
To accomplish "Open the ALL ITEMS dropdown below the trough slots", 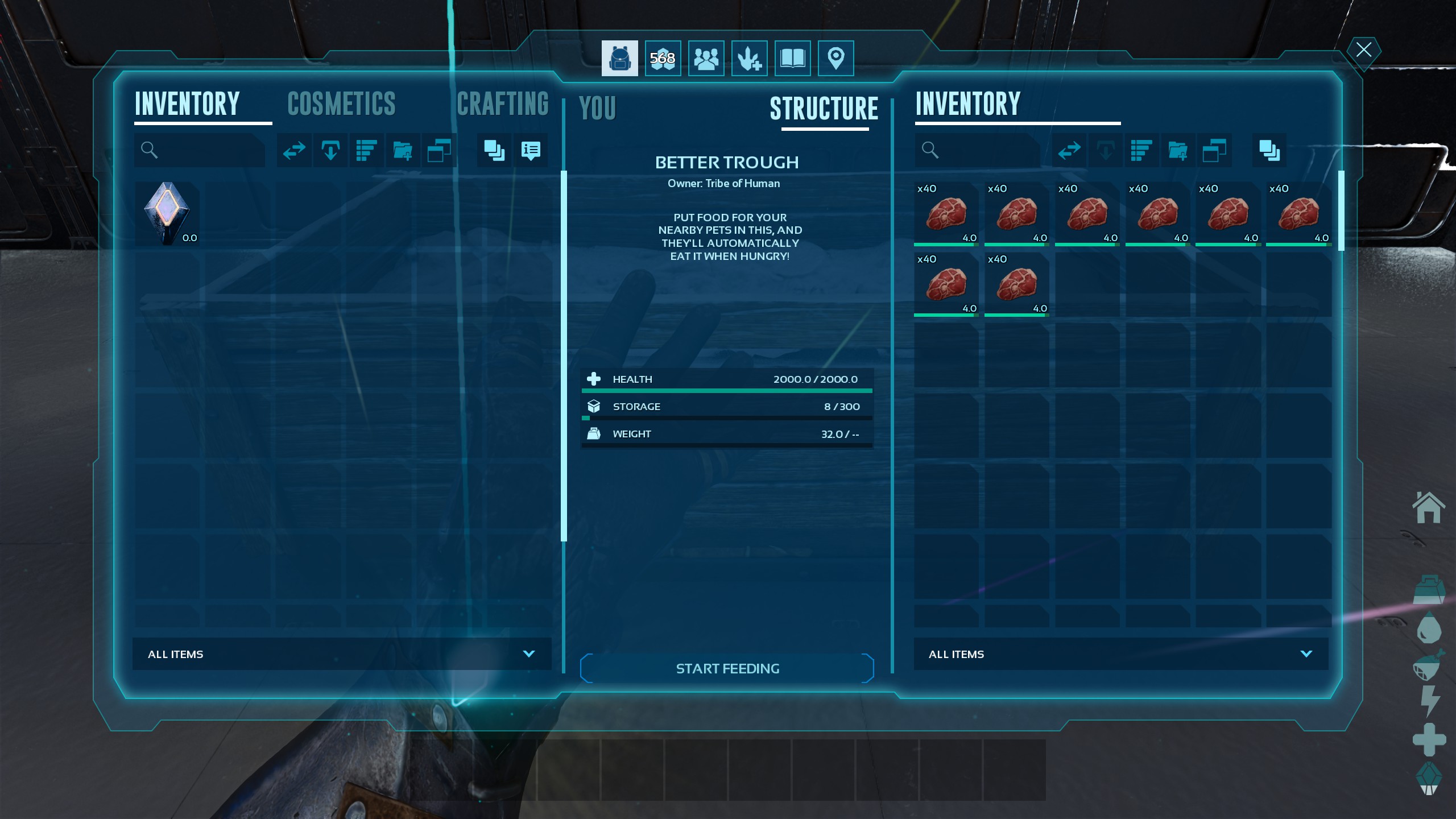I will click(1122, 653).
